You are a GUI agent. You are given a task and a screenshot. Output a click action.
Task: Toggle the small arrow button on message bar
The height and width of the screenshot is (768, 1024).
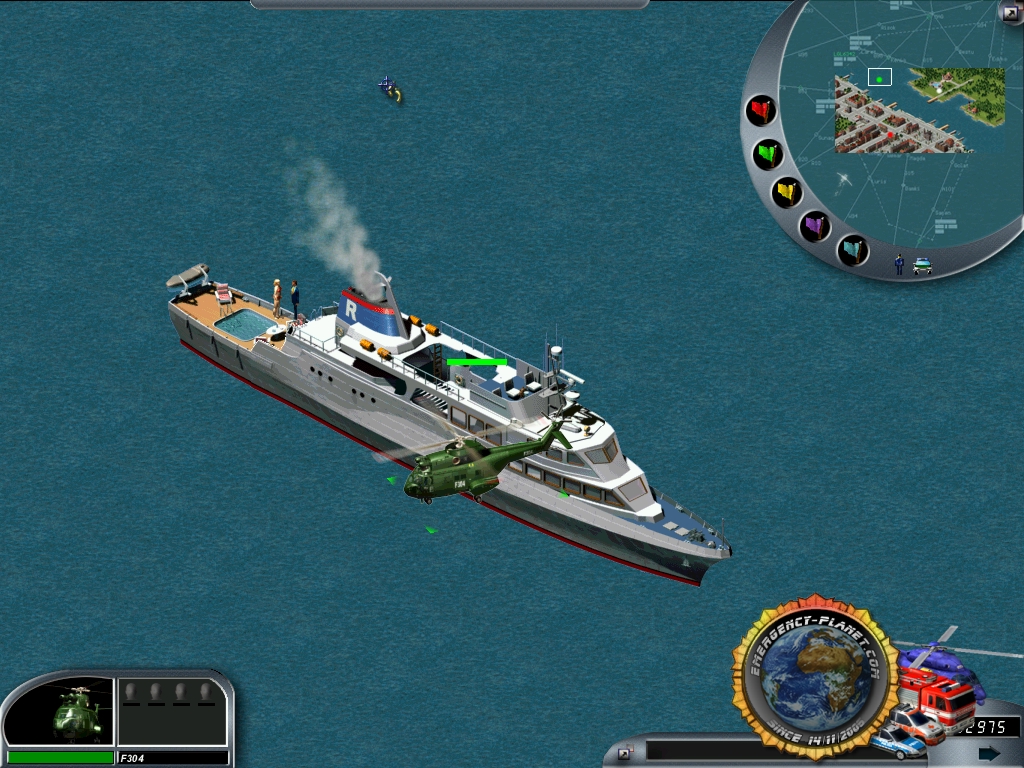(x=625, y=753)
